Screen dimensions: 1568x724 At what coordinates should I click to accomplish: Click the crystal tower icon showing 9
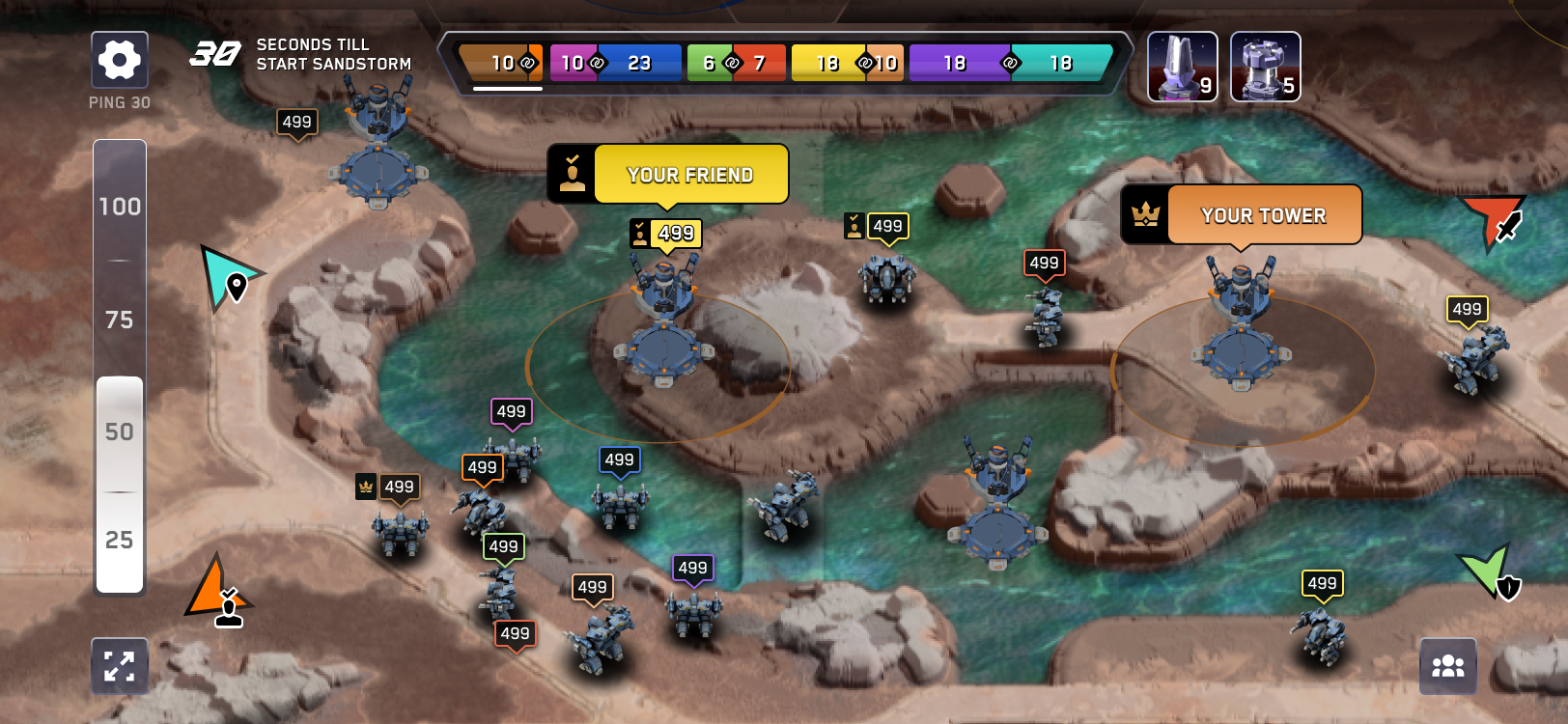pyautogui.click(x=1183, y=66)
